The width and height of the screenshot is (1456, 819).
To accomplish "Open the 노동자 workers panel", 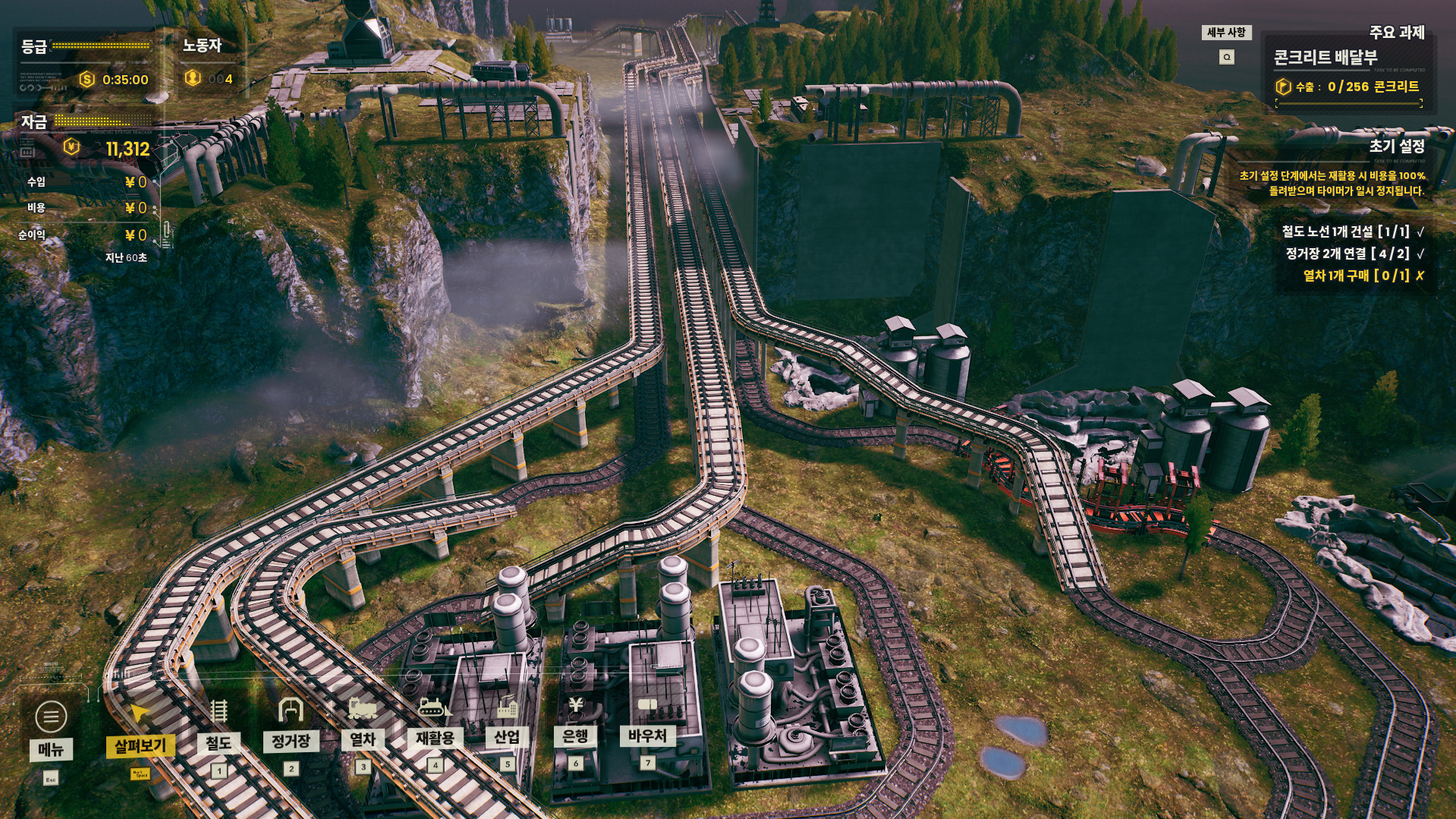I will click(202, 46).
